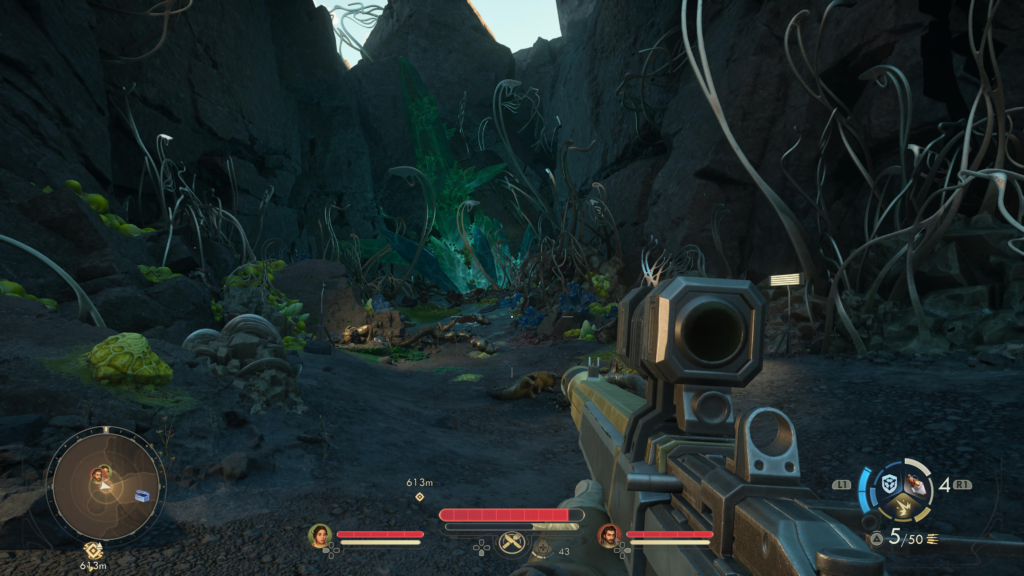Select the blue chest marker on minimap

click(142, 496)
